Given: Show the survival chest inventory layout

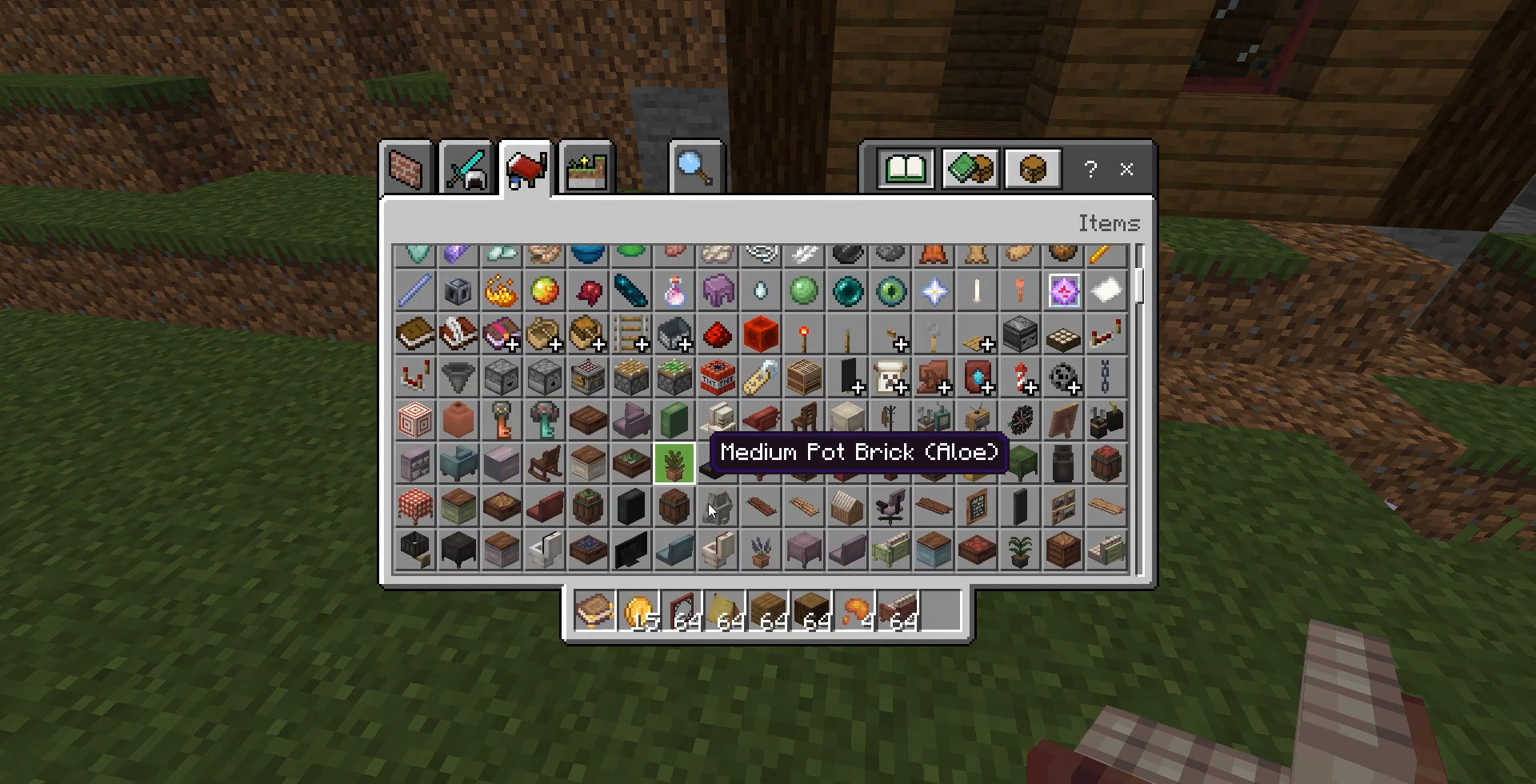Looking at the screenshot, I should coord(1032,169).
